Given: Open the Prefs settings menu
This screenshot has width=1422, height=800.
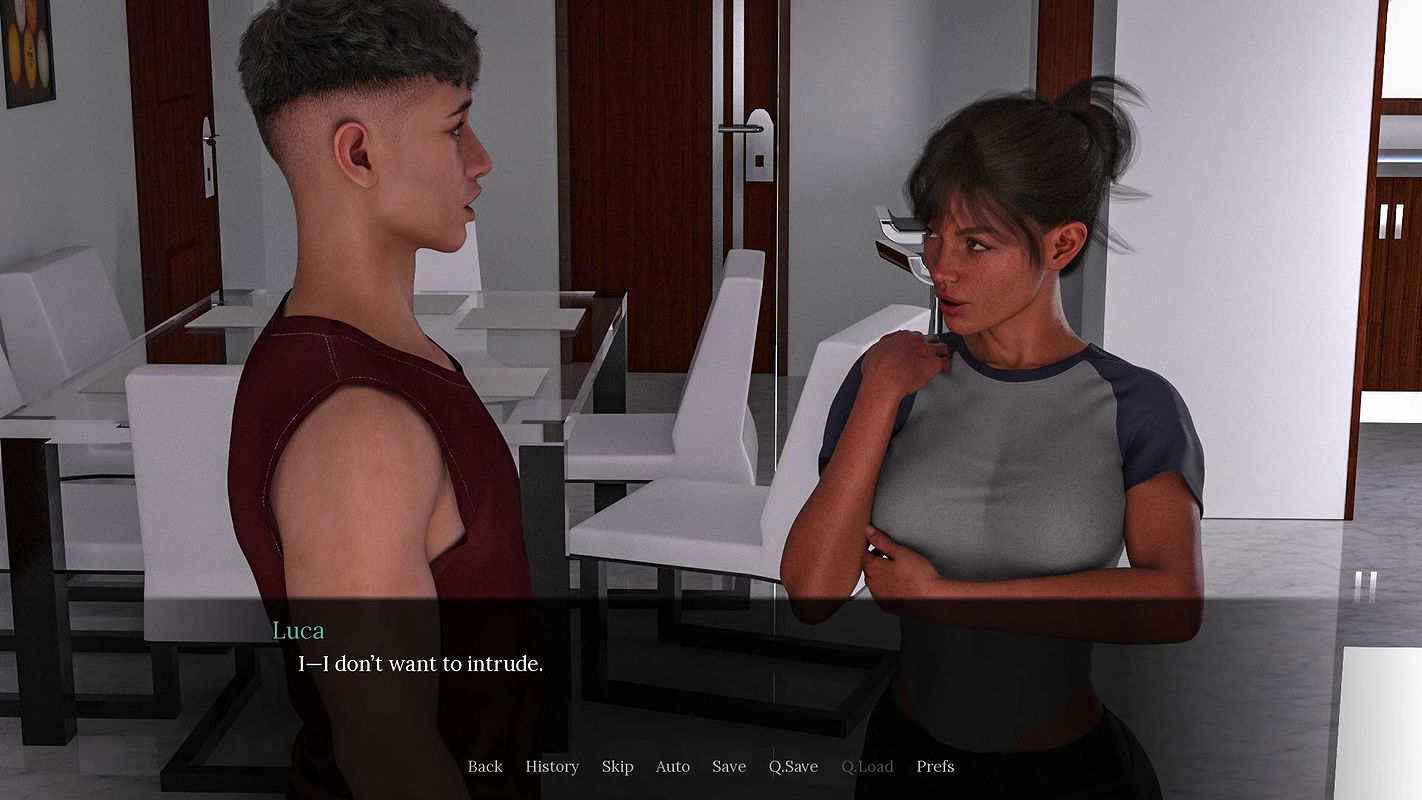Looking at the screenshot, I should (935, 766).
